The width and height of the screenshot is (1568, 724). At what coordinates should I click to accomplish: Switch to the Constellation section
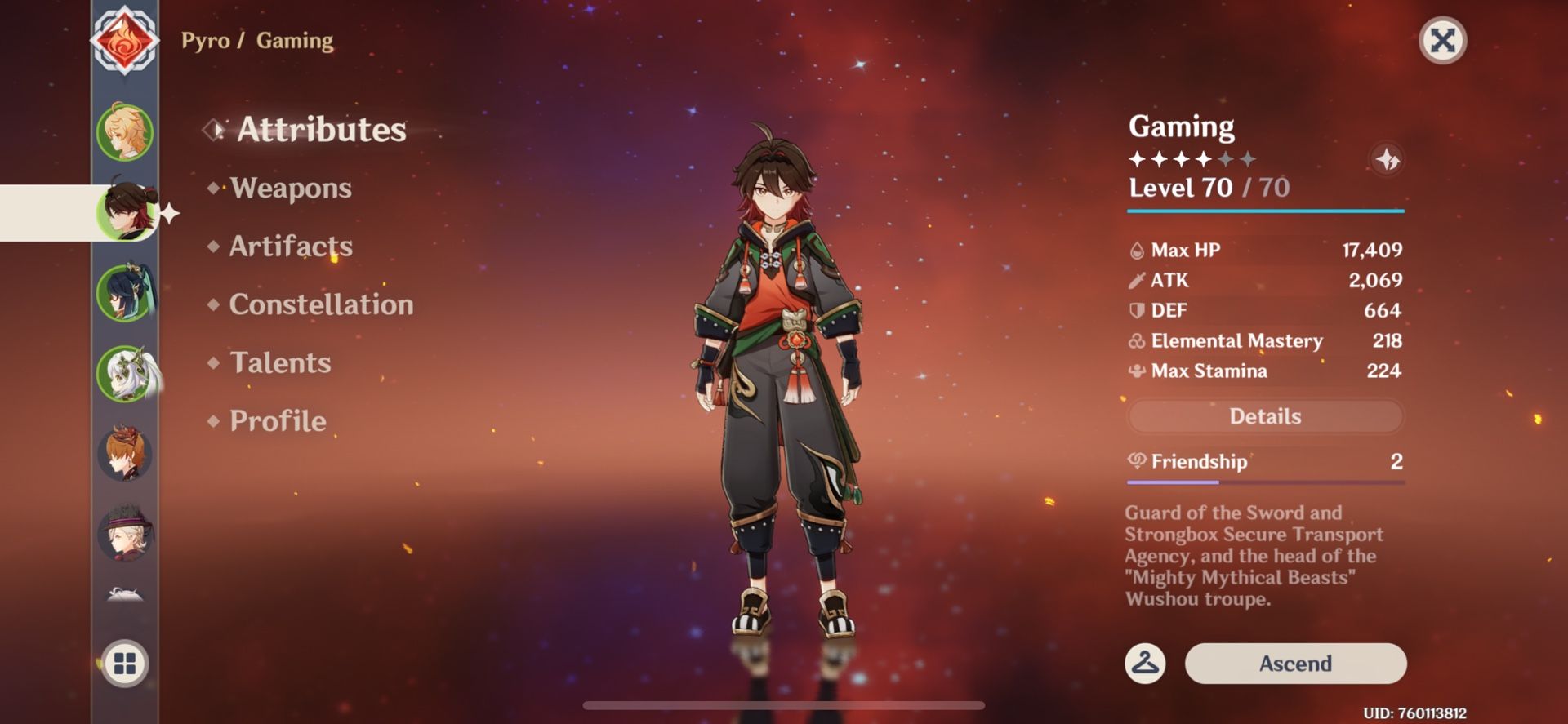[x=321, y=305]
